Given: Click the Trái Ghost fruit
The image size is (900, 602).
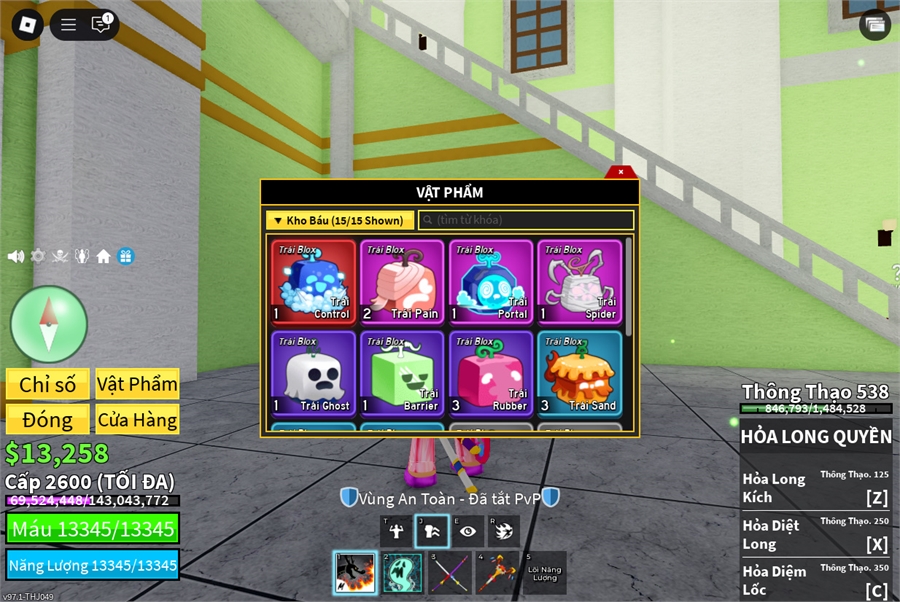Looking at the screenshot, I should [313, 374].
